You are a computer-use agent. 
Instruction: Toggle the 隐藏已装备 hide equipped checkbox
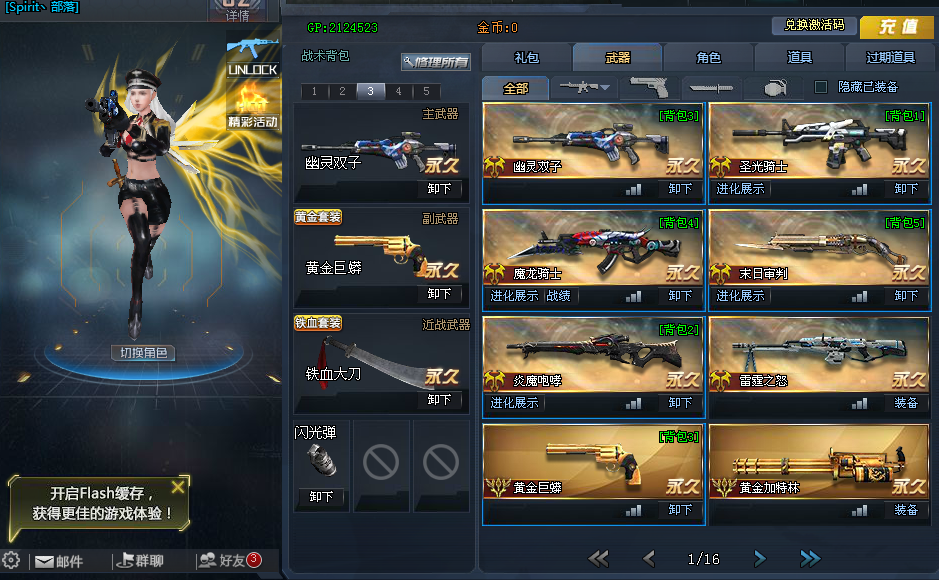point(821,87)
